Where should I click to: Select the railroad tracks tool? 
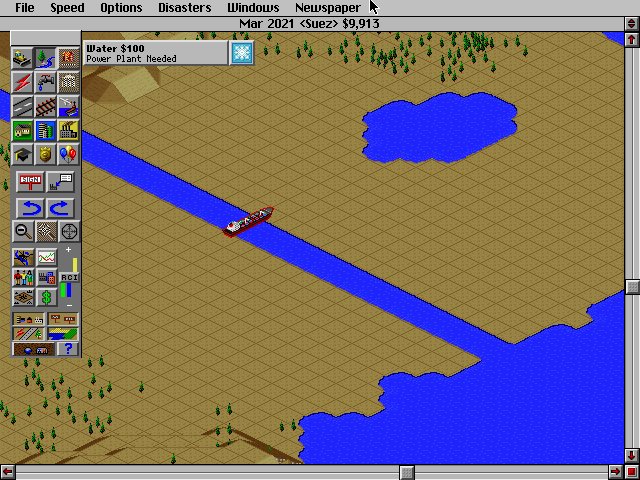(x=45, y=106)
